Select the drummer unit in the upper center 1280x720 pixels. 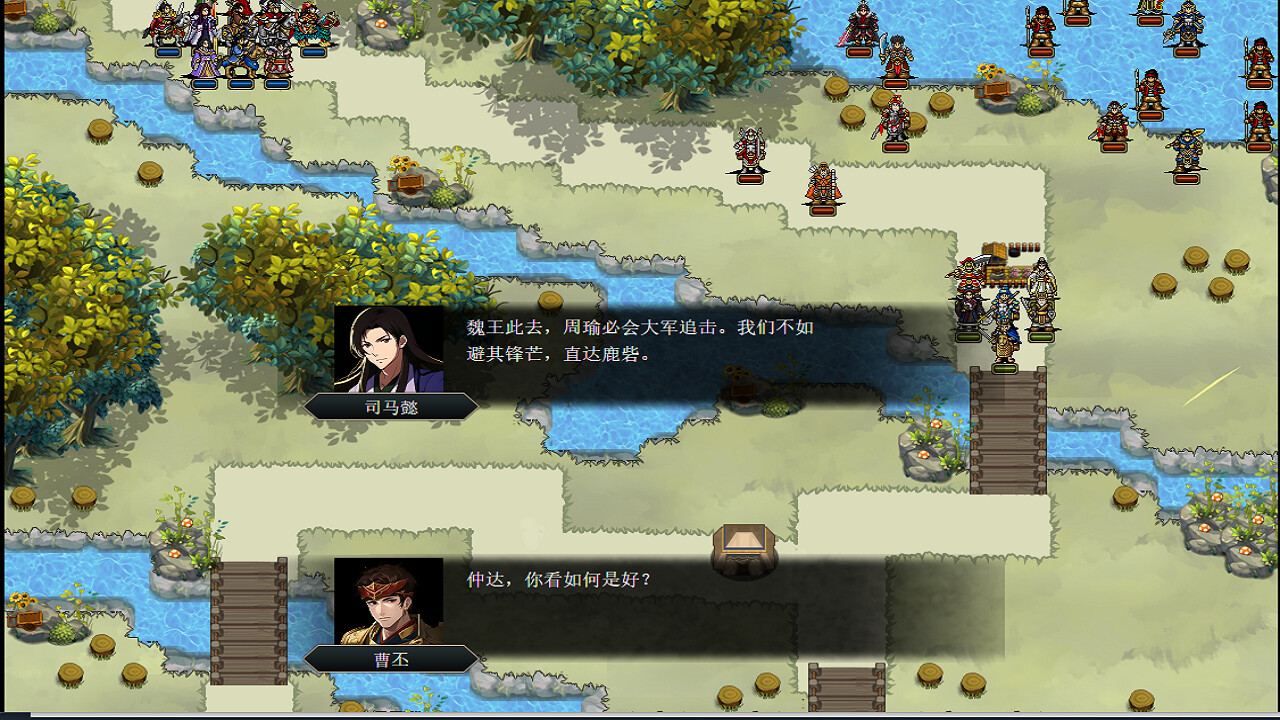[x=748, y=150]
